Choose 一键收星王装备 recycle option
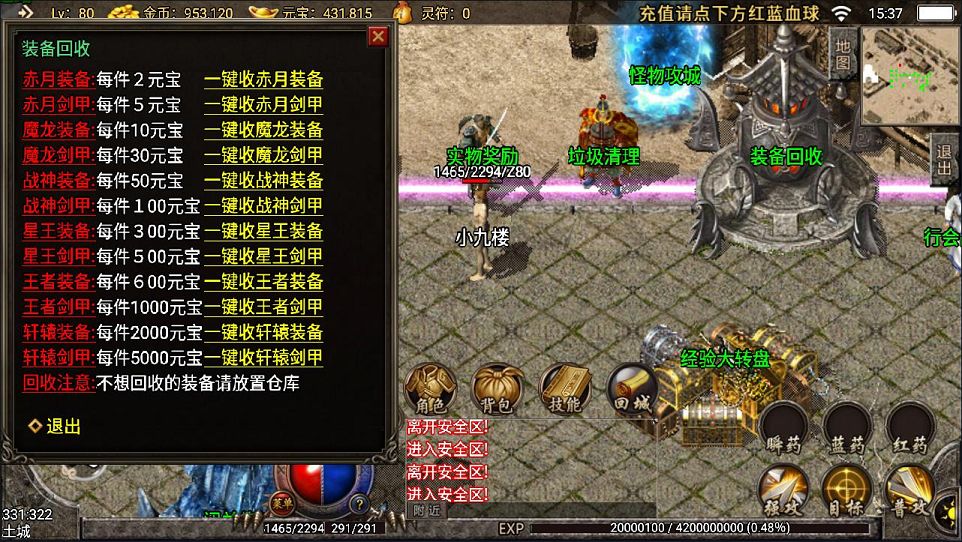This screenshot has width=962, height=542. (x=263, y=231)
